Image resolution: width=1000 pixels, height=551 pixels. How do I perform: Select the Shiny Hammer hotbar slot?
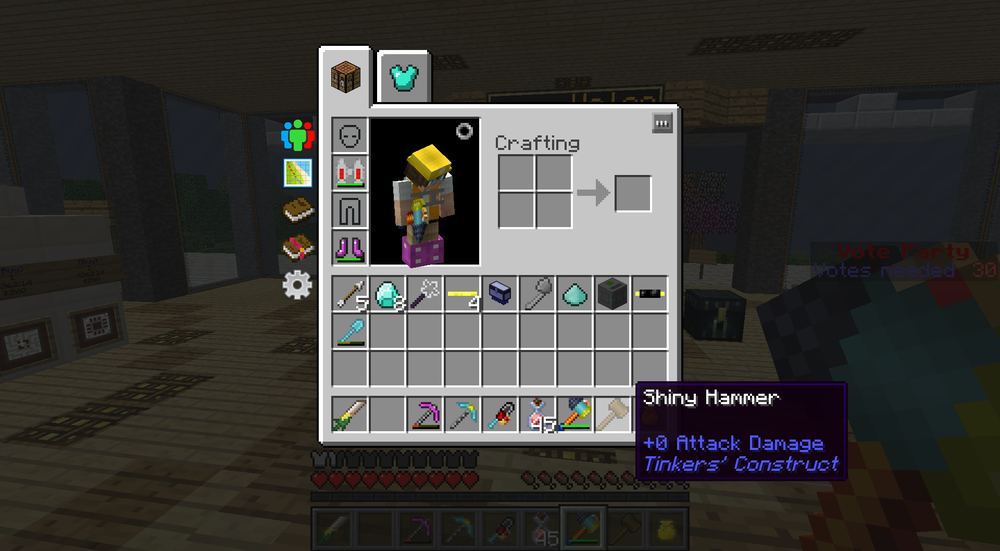(x=612, y=414)
